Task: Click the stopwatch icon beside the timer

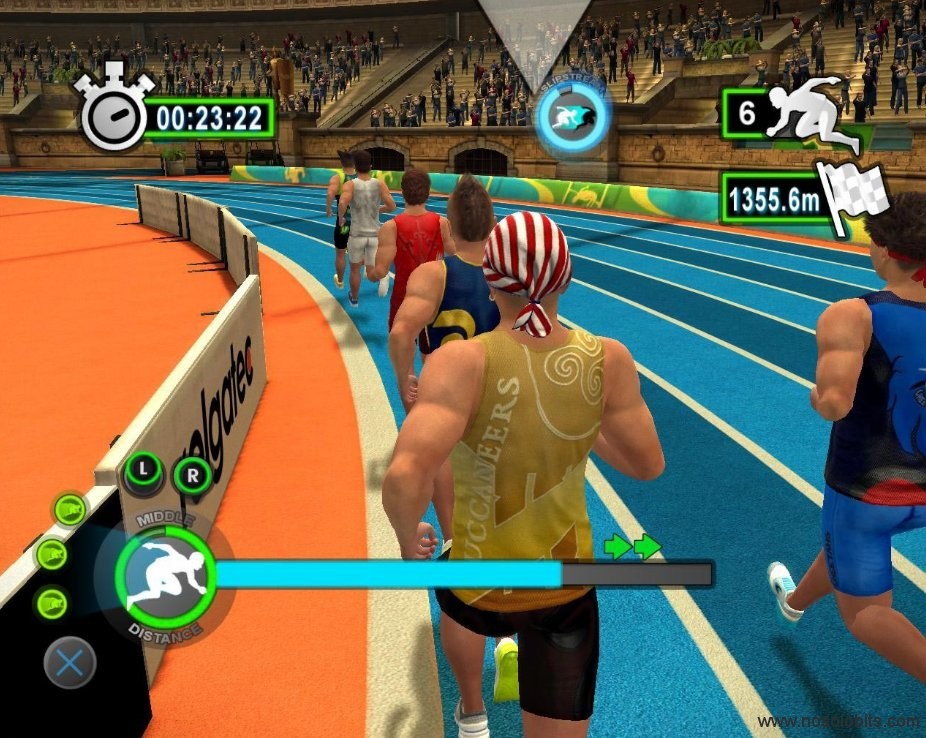Action: coord(114,111)
